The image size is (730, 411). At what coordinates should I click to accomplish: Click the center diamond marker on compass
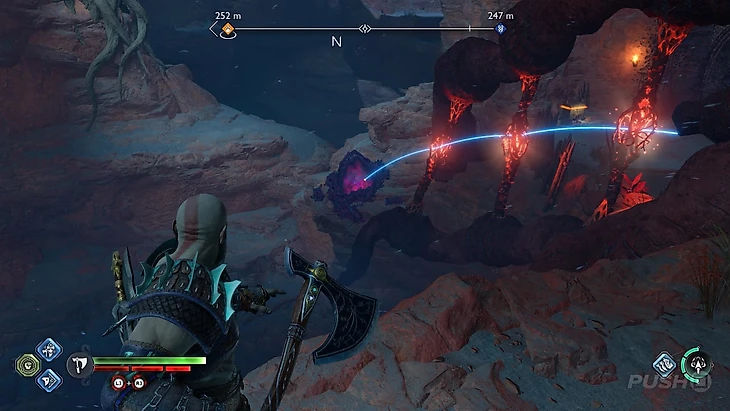[x=366, y=30]
